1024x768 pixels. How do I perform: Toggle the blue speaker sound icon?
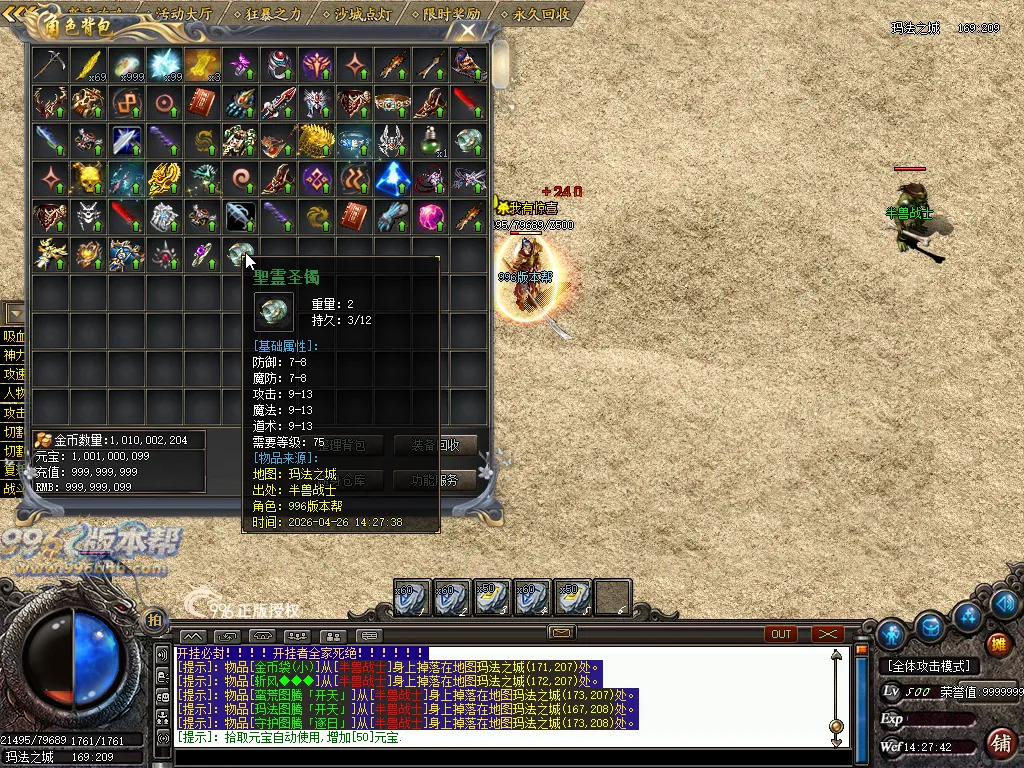pos(1006,602)
